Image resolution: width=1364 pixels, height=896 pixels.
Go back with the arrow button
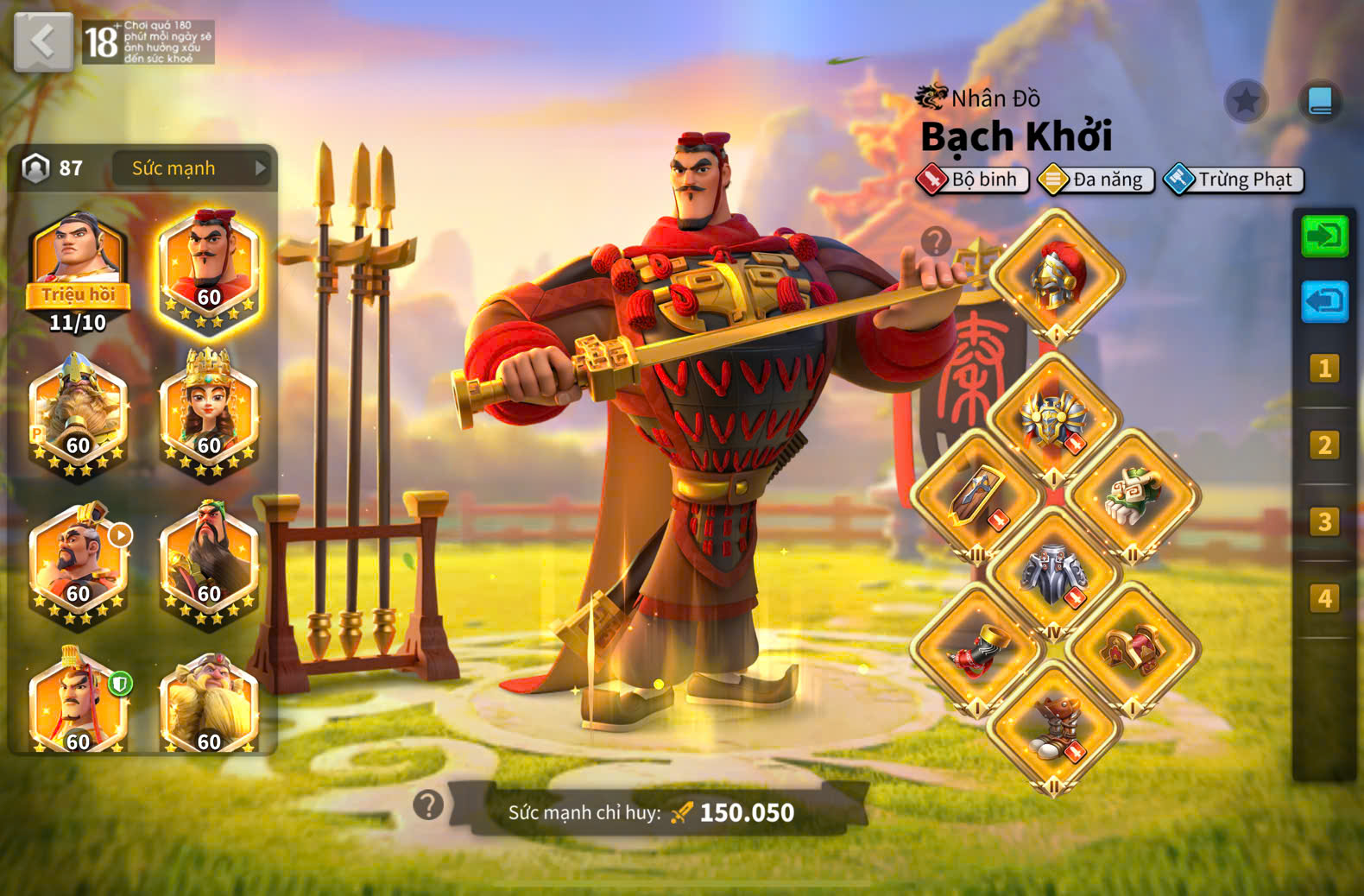(43, 41)
